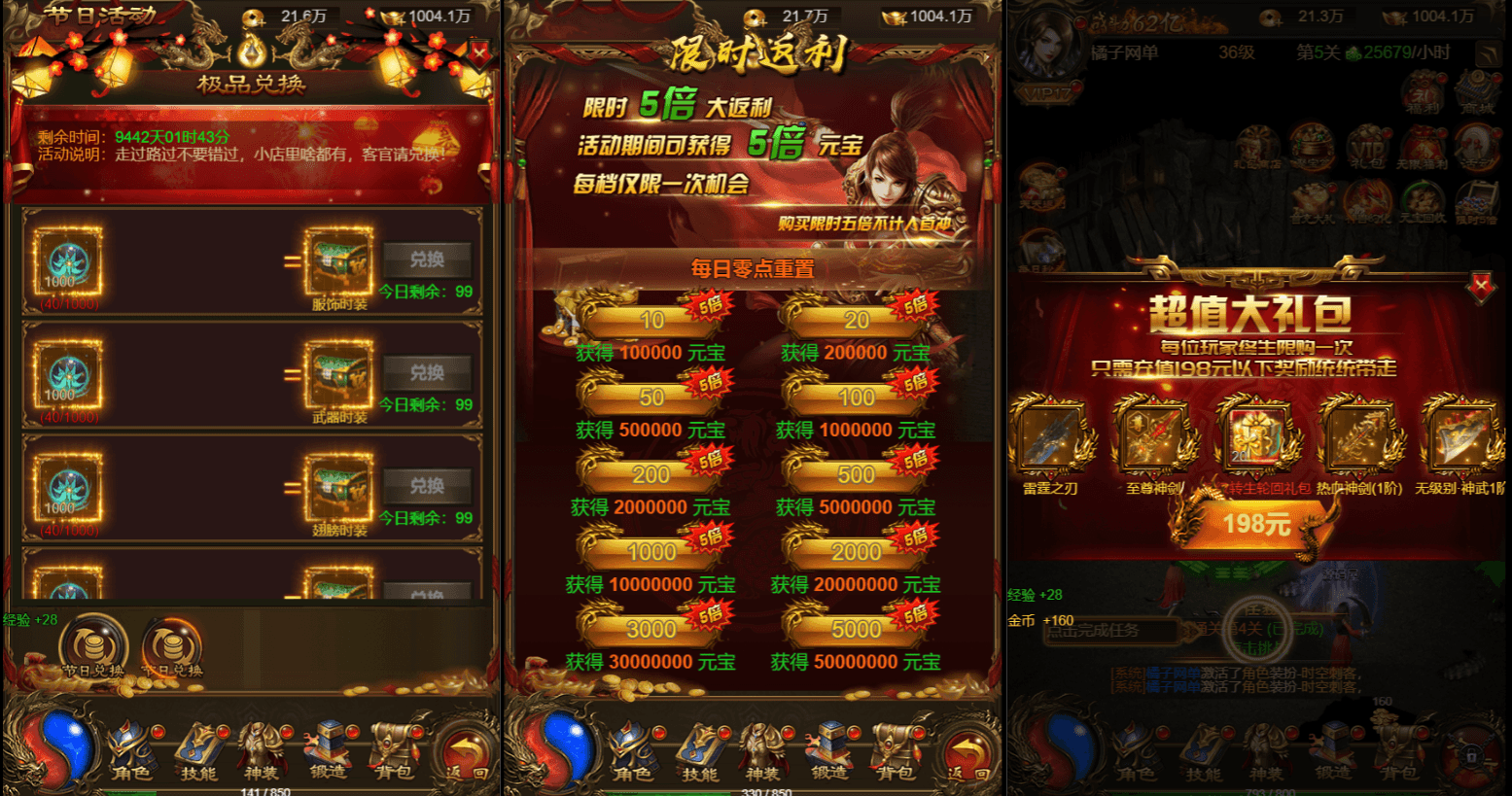Viewport: 1512px width, 796px height.
Task: Open the 元宝回收 ingot recycle icon
Action: point(1423,201)
